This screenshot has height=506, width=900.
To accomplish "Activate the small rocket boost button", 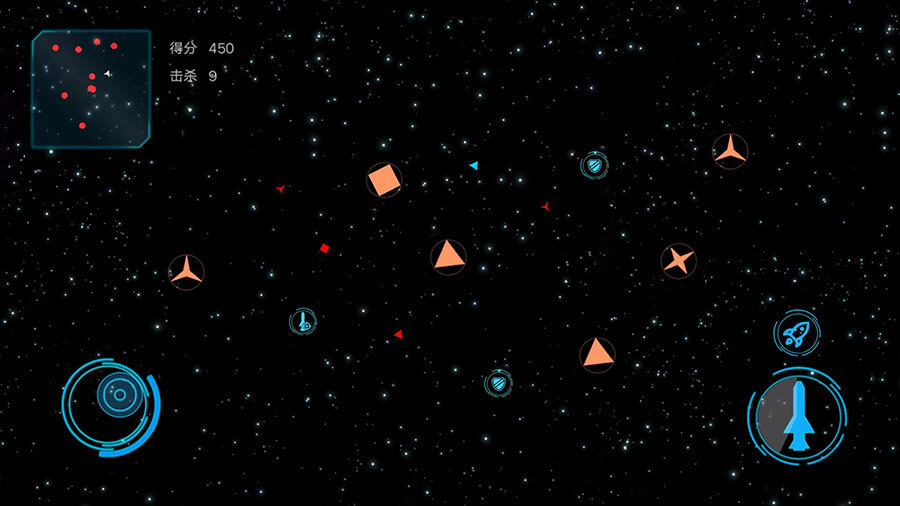I will pyautogui.click(x=796, y=333).
